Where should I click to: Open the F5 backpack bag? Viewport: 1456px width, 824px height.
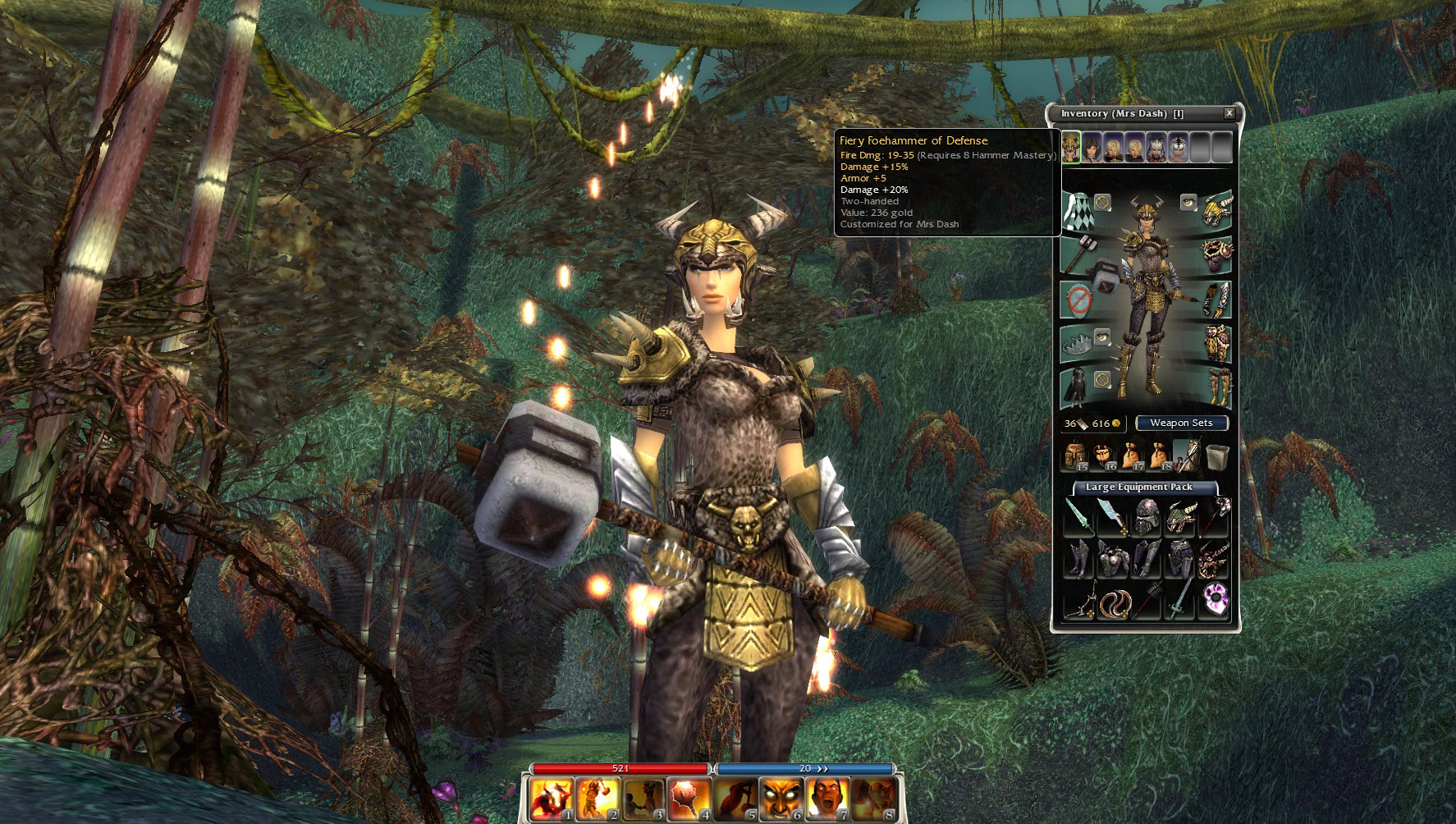coord(1074,455)
